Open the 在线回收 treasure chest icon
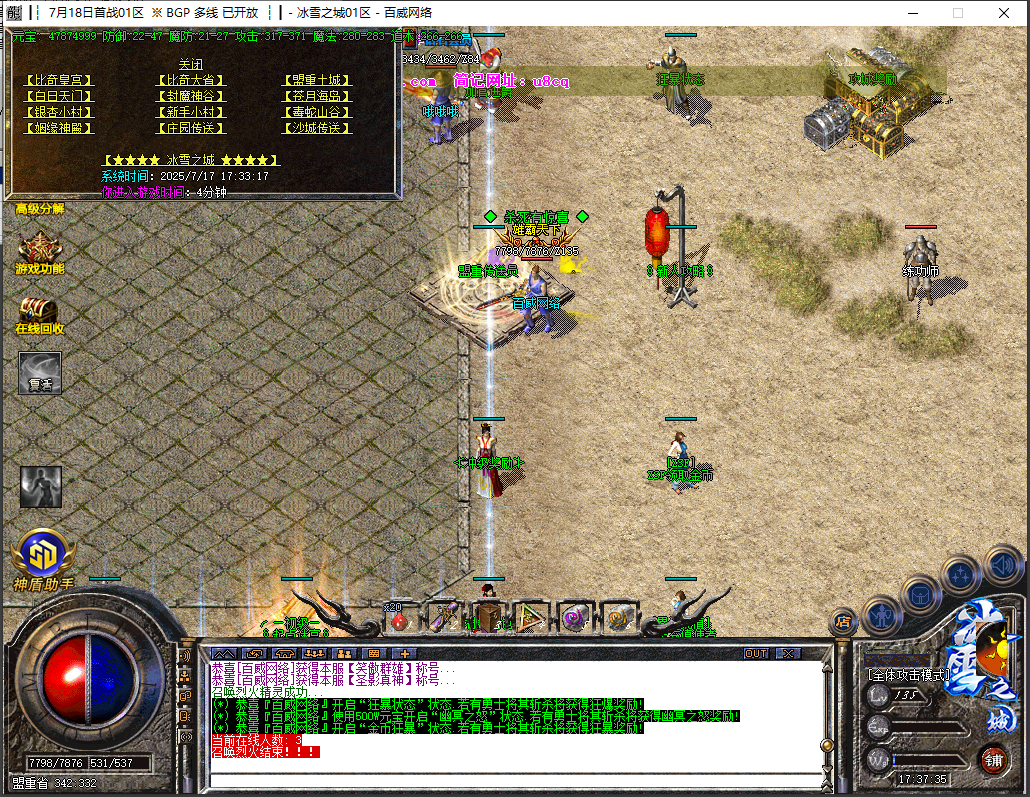The height and width of the screenshot is (797, 1030). [x=40, y=314]
